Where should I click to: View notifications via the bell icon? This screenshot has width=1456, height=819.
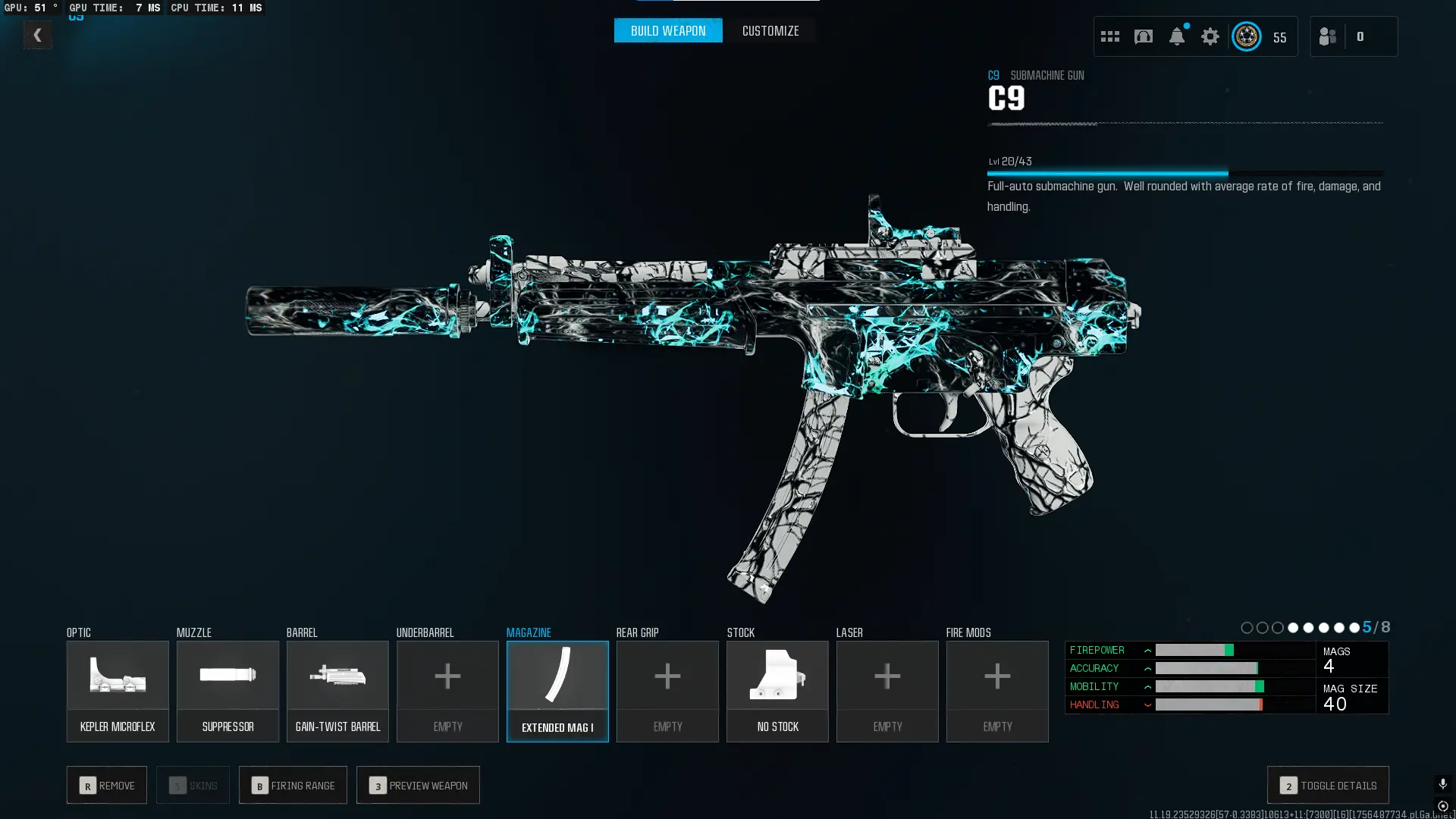[x=1177, y=36]
